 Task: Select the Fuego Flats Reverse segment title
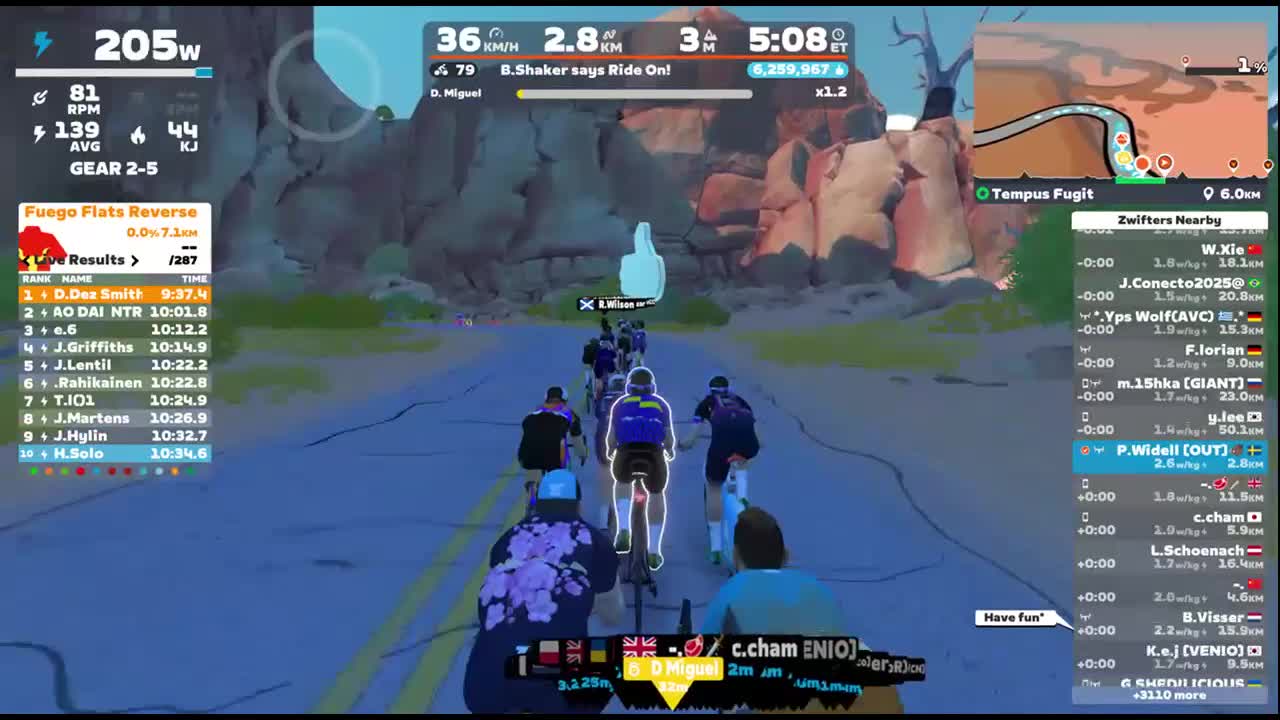(x=112, y=212)
